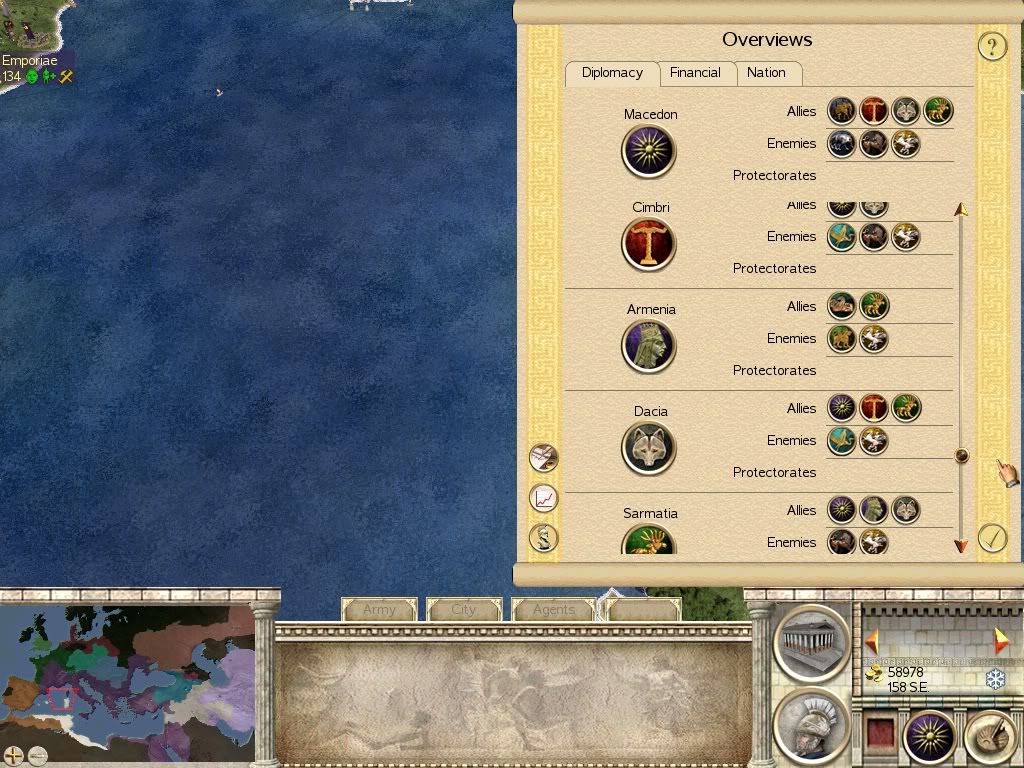Viewport: 1024px width, 768px height.
Task: Zoom in the minimap with plus button
Action: click(x=13, y=756)
